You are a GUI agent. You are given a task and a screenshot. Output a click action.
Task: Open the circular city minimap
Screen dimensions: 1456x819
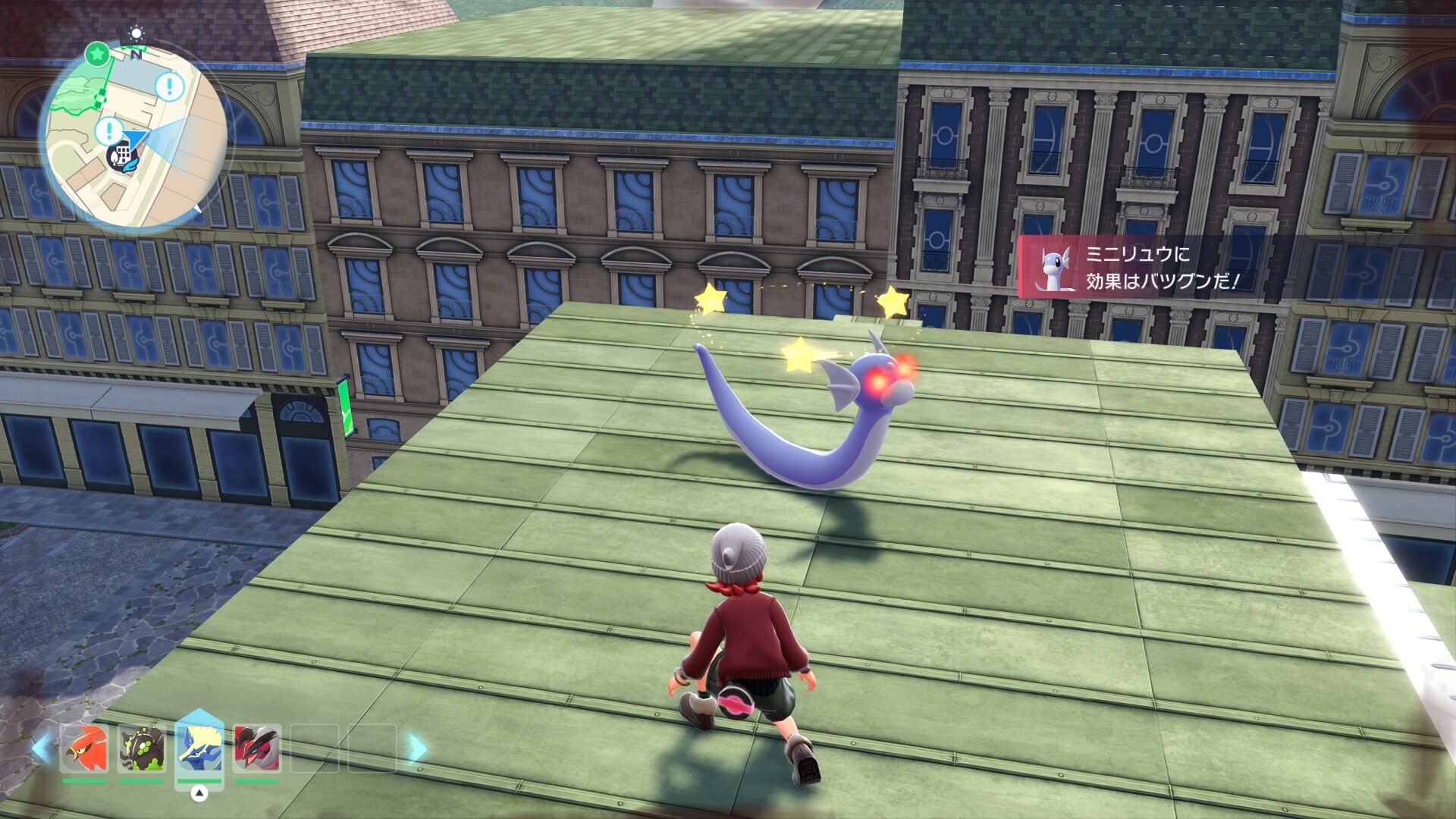134,136
